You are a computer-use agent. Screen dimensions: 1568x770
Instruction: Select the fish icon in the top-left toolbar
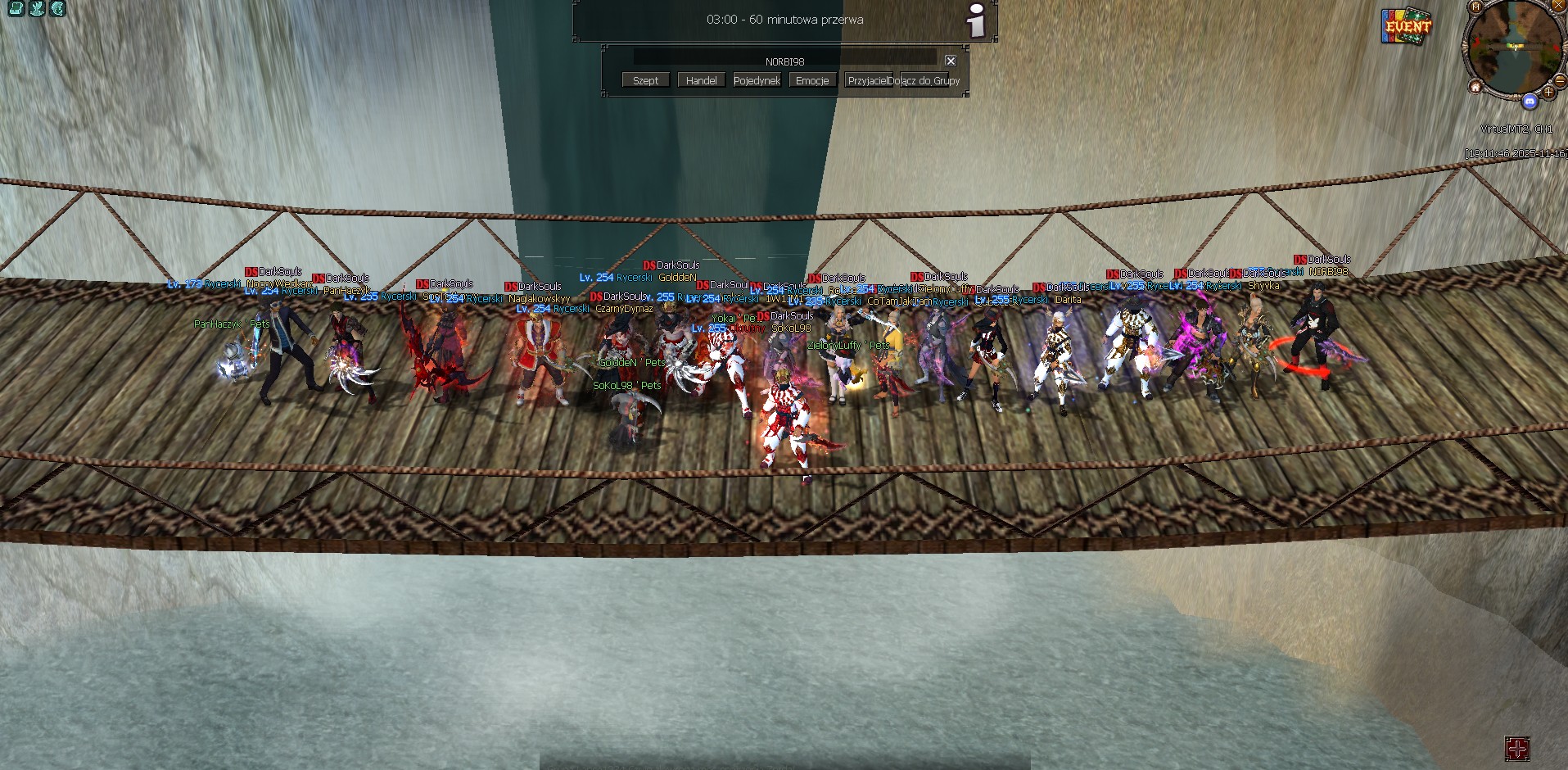57,9
